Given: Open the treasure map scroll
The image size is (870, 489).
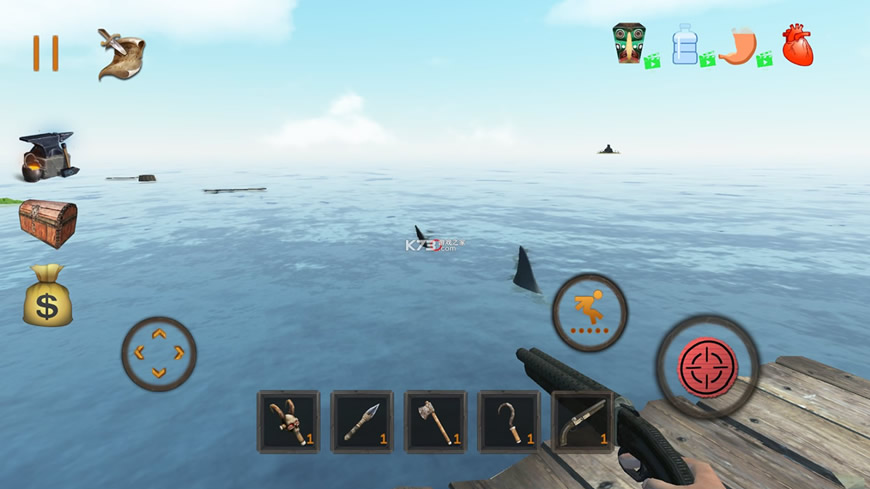Looking at the screenshot, I should pos(121,54).
